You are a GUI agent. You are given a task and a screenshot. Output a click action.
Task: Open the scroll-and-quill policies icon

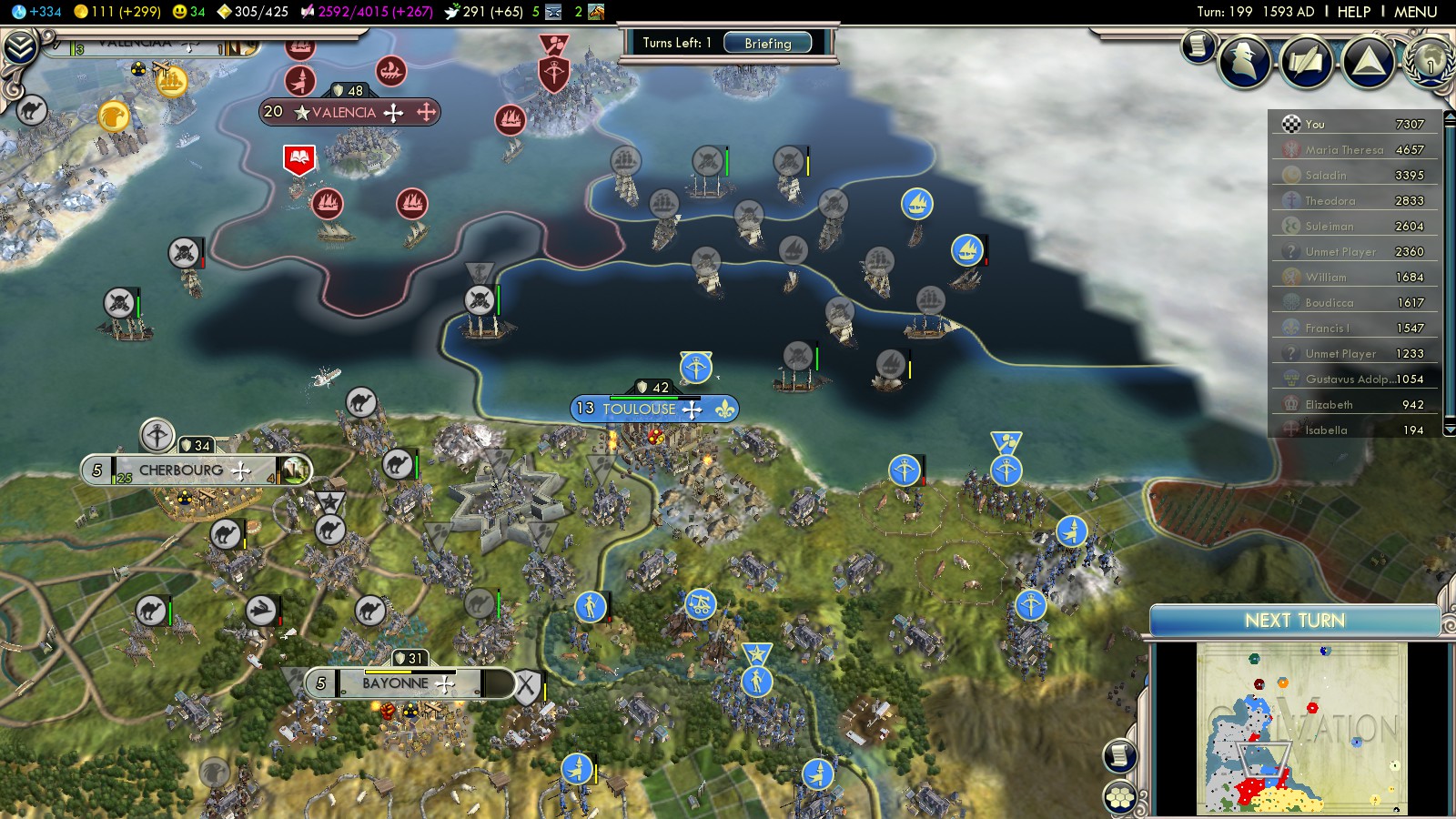[1306, 62]
